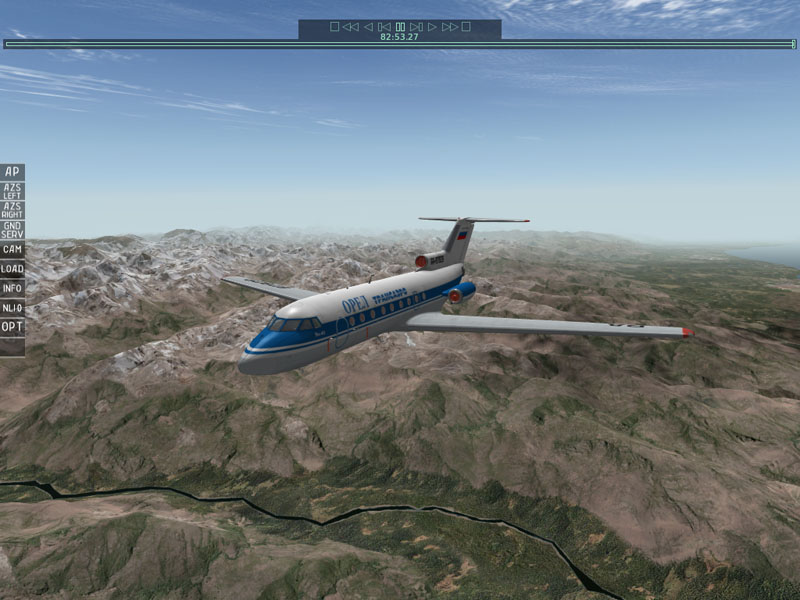Open the AP autopilot panel

point(12,172)
